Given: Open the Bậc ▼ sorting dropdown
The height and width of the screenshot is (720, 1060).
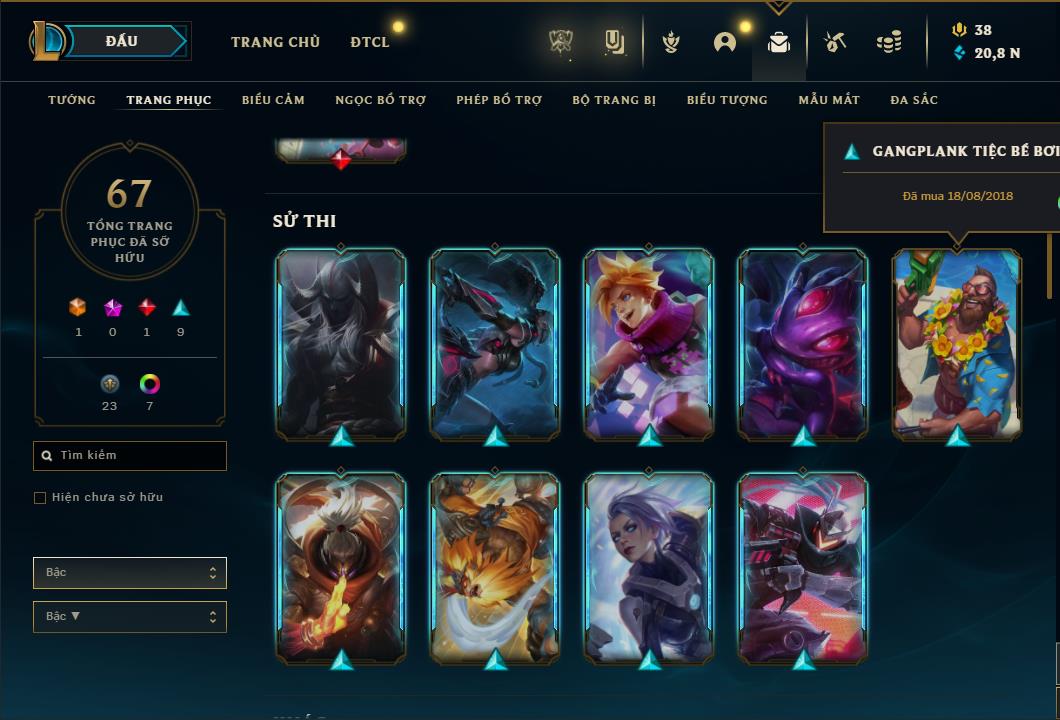Looking at the screenshot, I should pyautogui.click(x=130, y=617).
